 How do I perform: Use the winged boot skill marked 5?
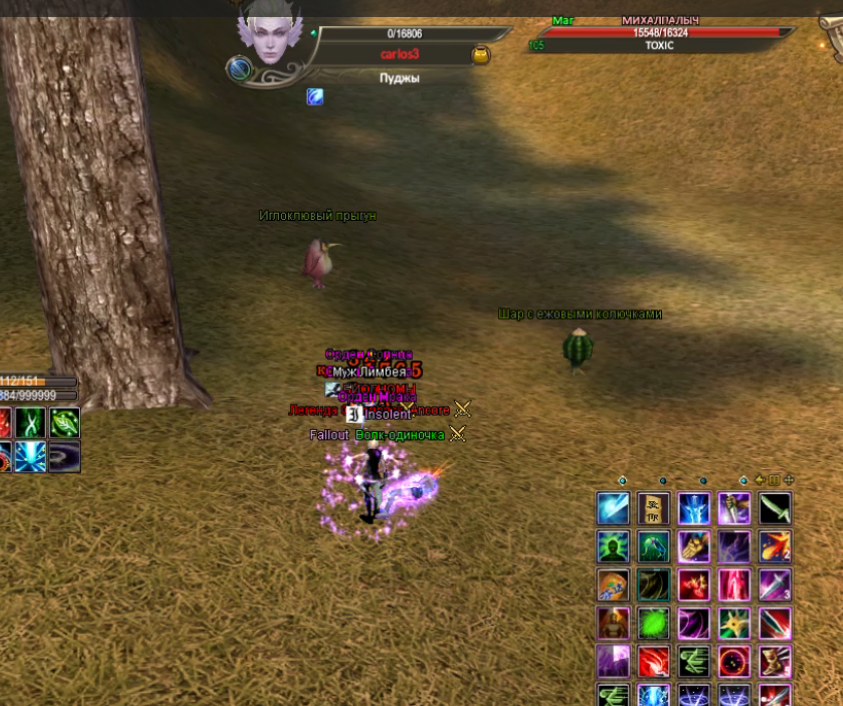tap(775, 661)
